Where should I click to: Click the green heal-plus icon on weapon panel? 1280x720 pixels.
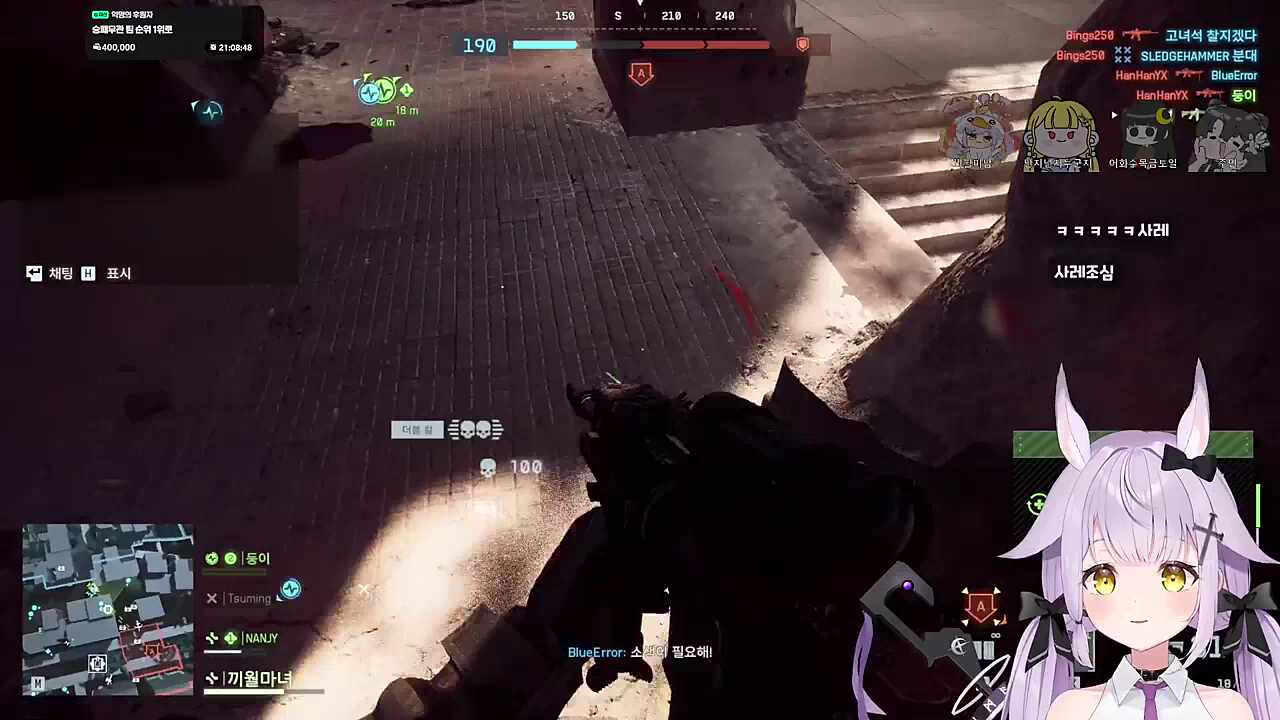[x=1038, y=504]
